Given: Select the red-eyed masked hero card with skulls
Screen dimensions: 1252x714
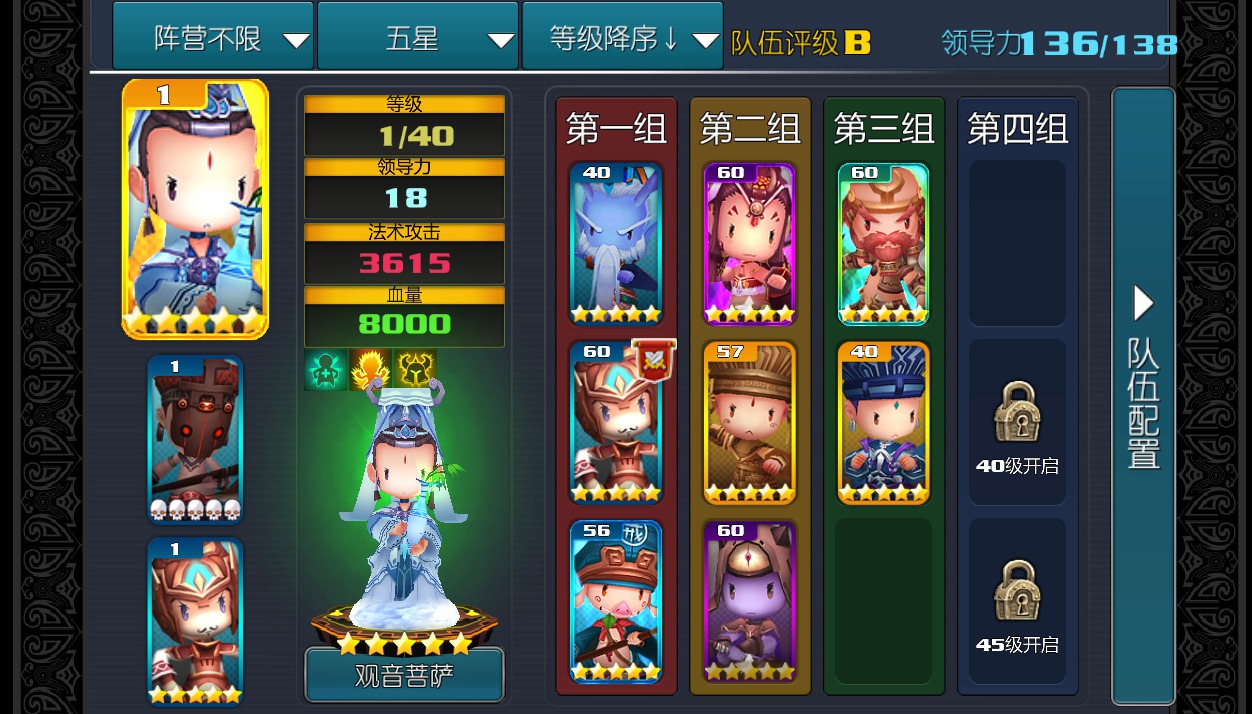Looking at the screenshot, I should (x=195, y=440).
